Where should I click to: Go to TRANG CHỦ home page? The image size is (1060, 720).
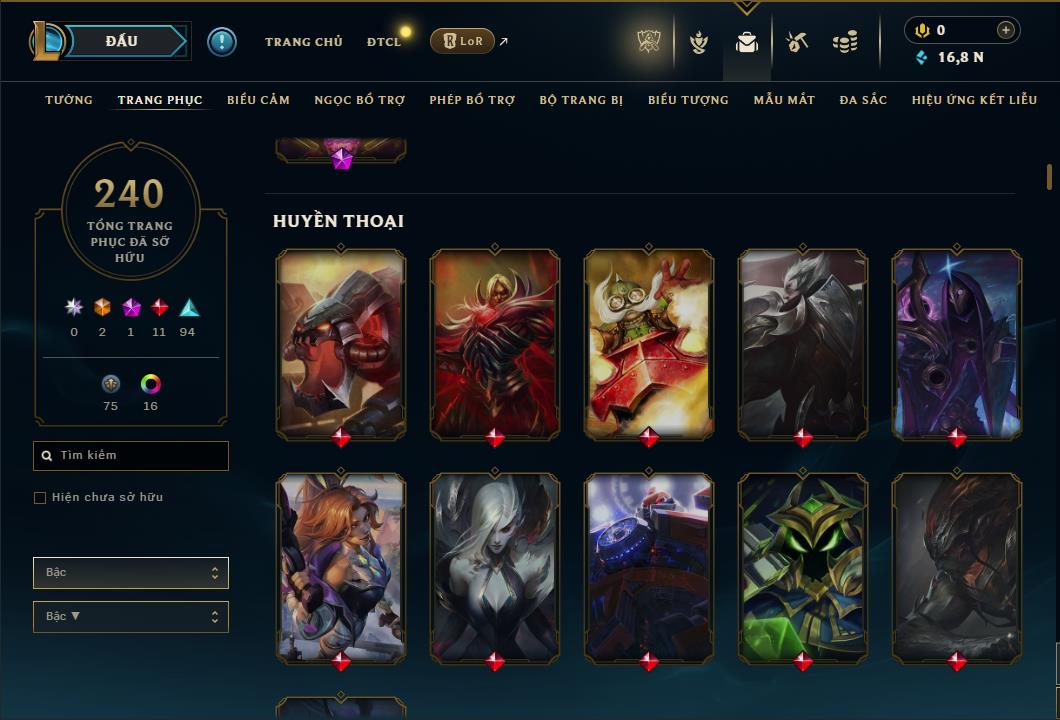[303, 42]
